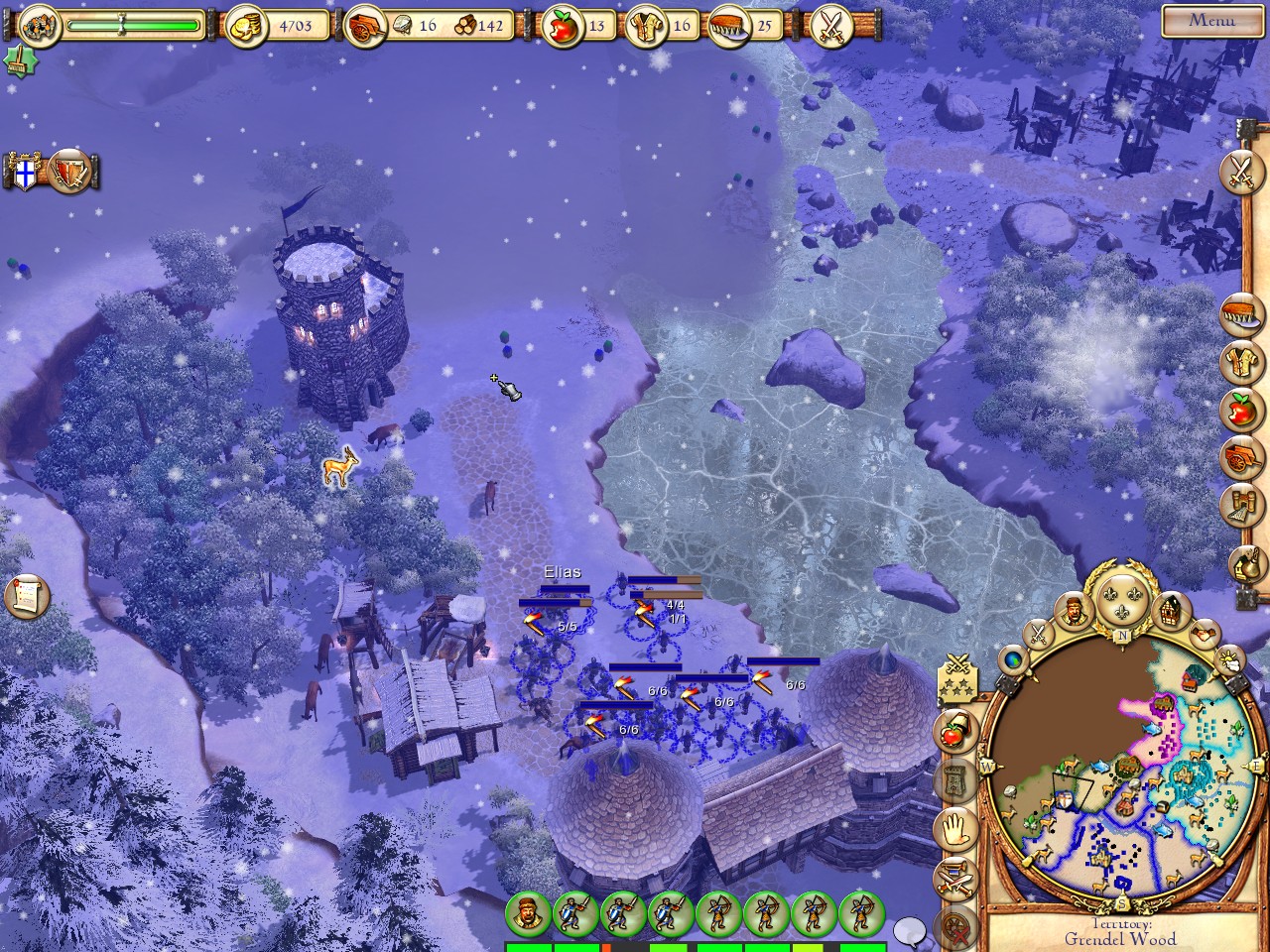
Task: Click the fleur-de-lis button above the minimap
Action: 1122,595
